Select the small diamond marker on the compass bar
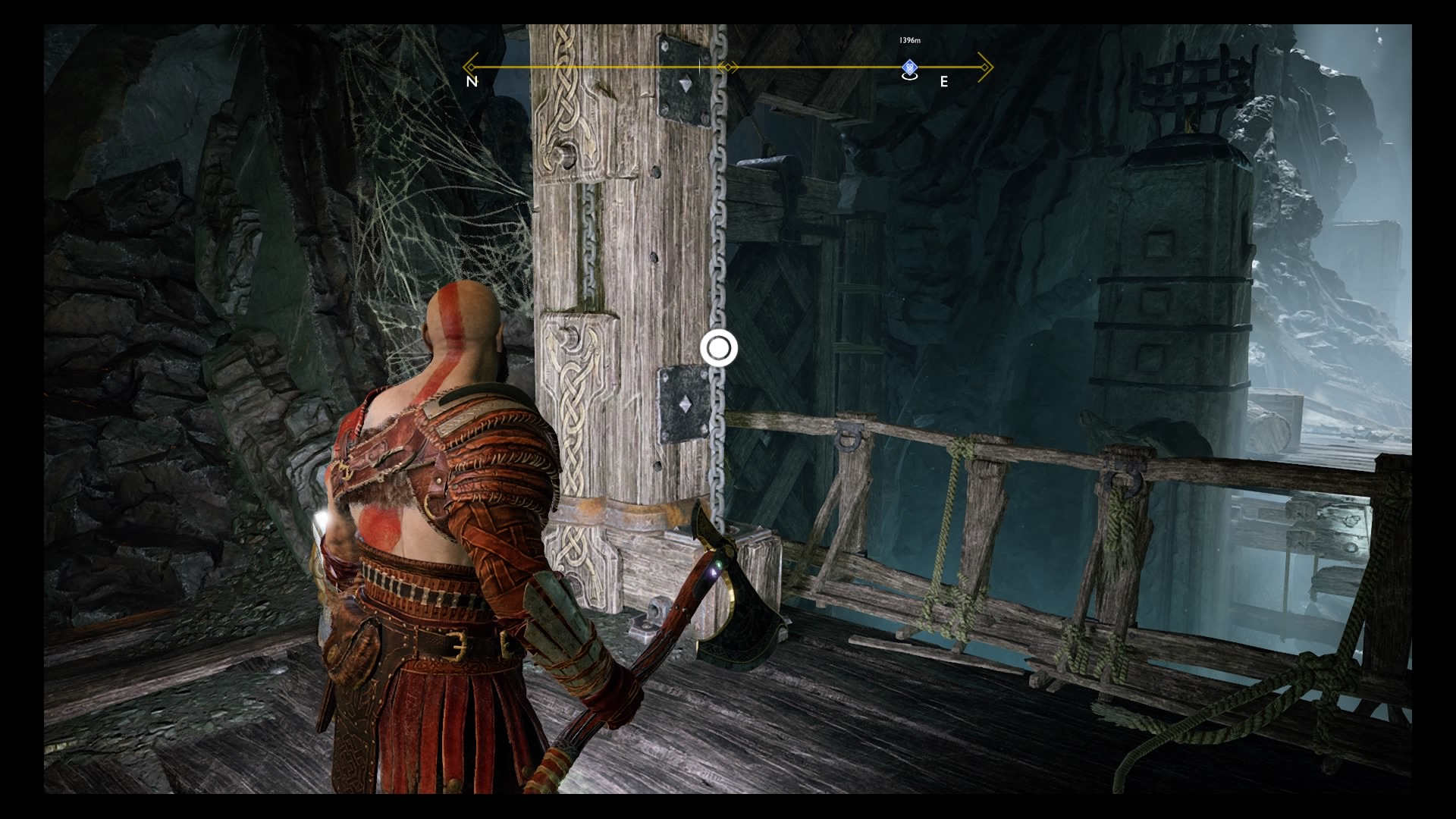This screenshot has height=819, width=1456. [726, 67]
